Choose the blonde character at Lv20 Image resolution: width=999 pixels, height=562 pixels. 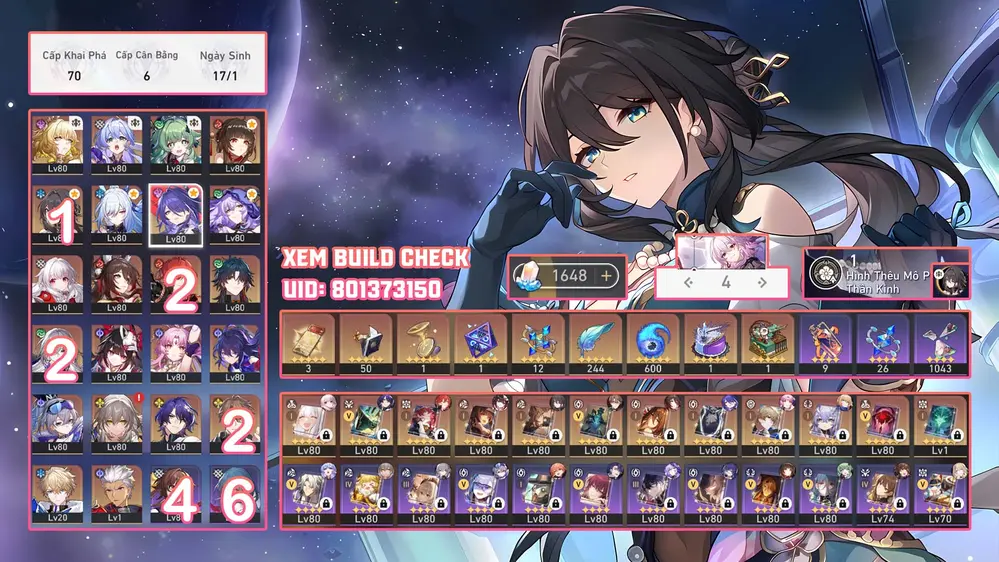58,492
